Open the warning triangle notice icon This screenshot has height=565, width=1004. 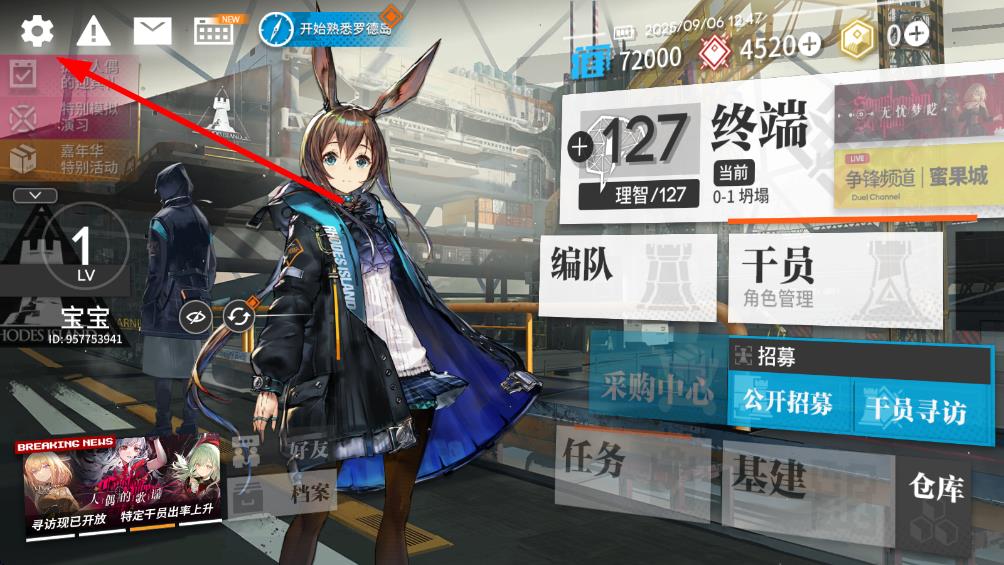click(x=94, y=31)
